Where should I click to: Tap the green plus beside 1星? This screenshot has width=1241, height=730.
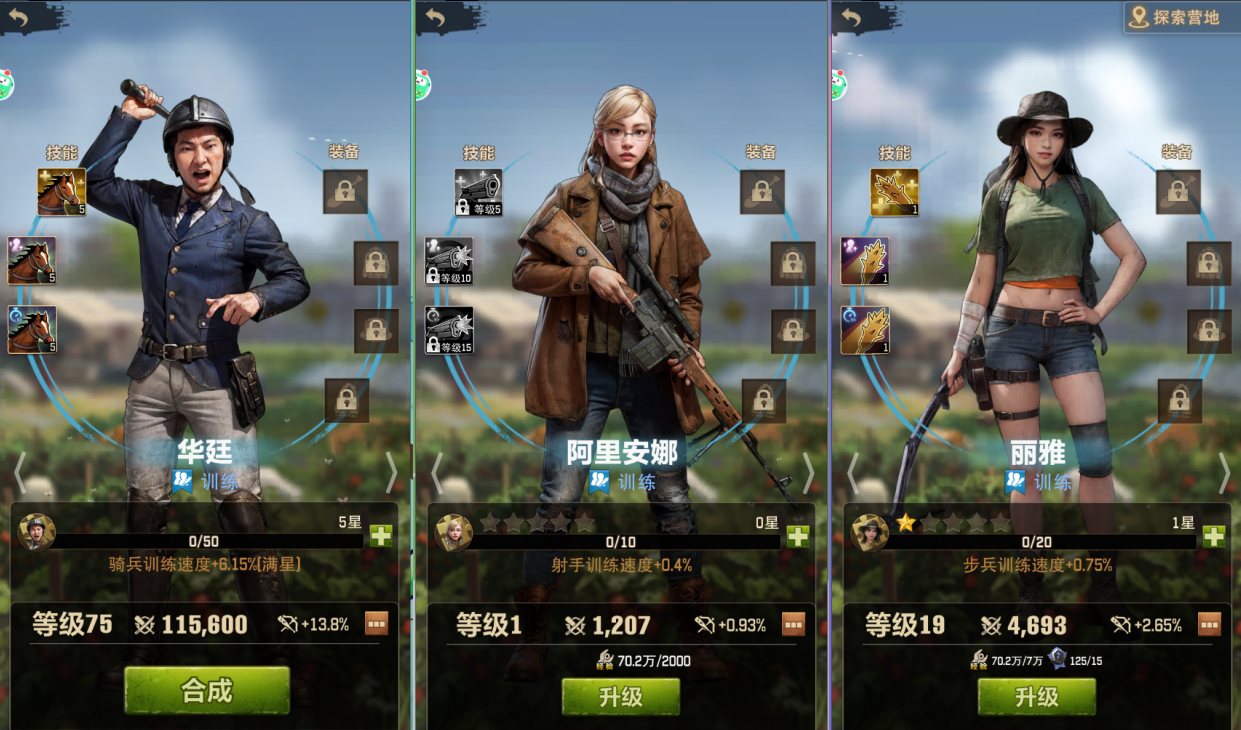1214,536
